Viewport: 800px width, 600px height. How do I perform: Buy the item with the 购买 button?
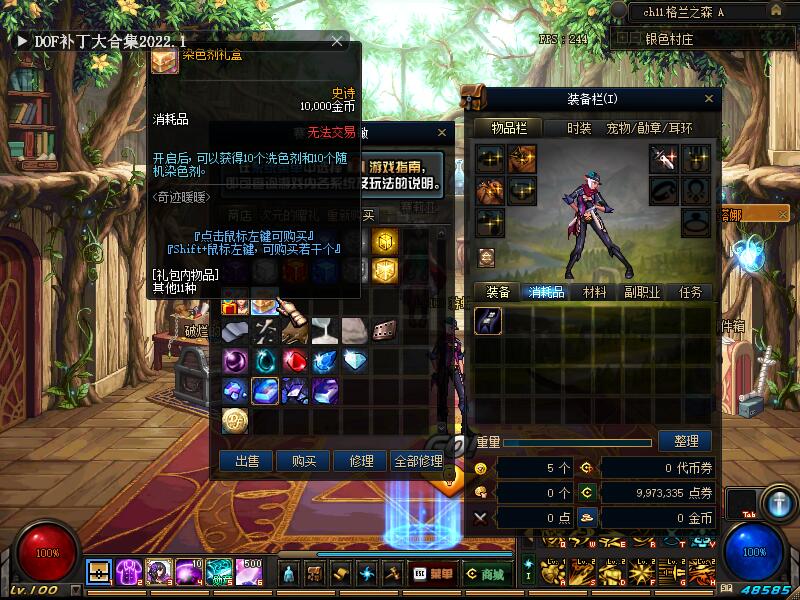pos(304,461)
